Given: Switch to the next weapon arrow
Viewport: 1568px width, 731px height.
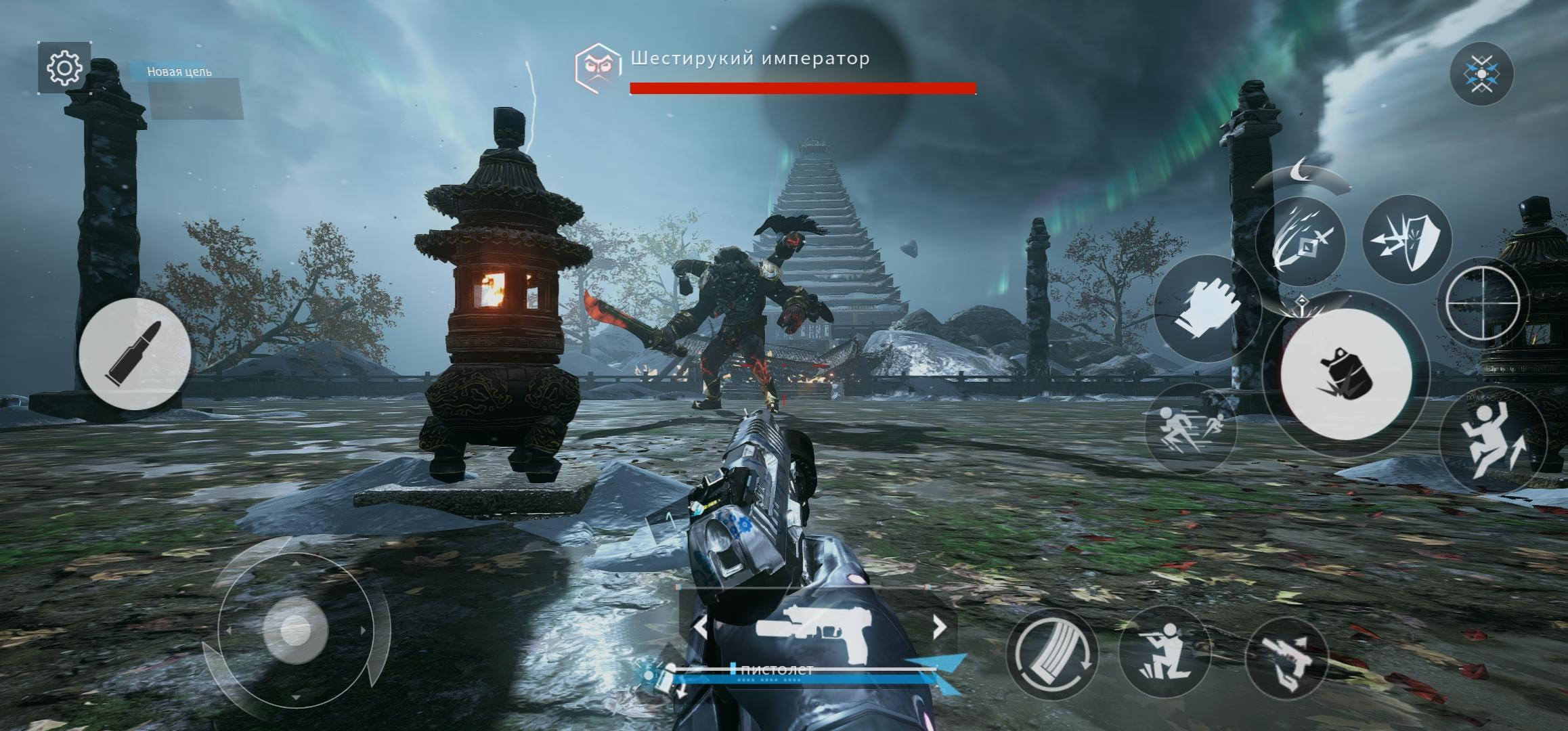Looking at the screenshot, I should pyautogui.click(x=939, y=627).
